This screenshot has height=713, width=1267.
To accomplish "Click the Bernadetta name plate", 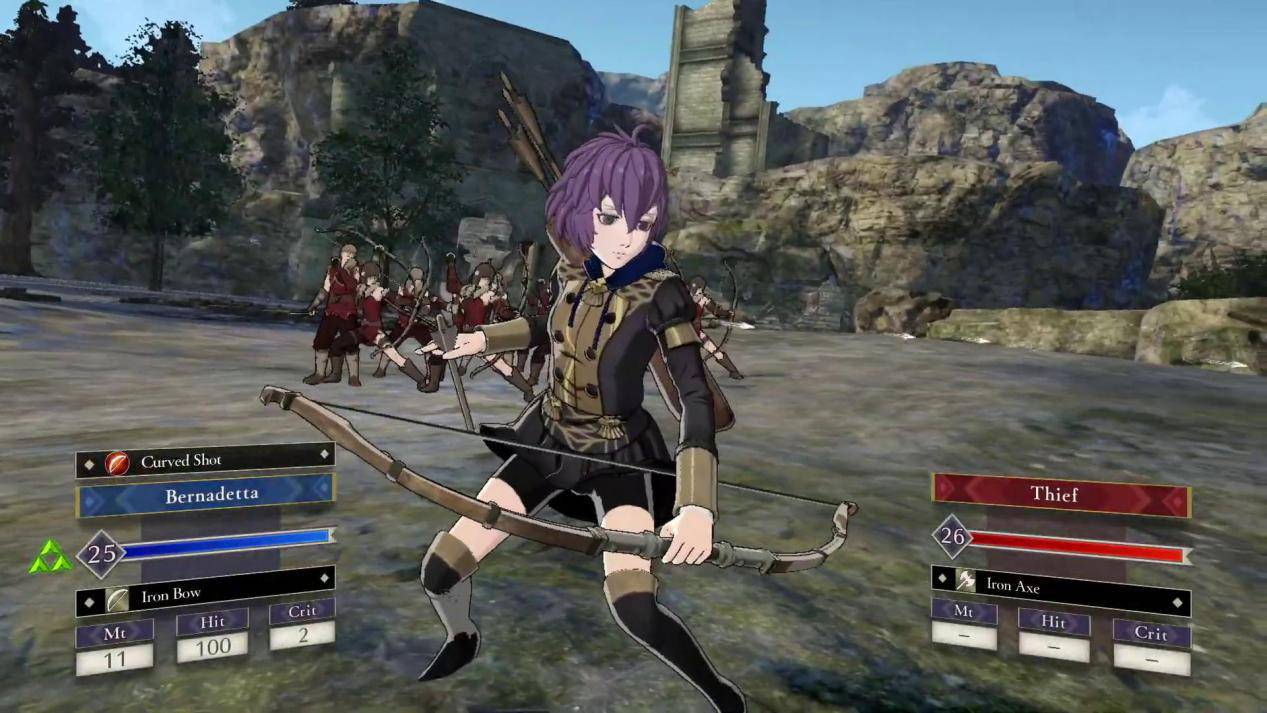I will pyautogui.click(x=206, y=495).
